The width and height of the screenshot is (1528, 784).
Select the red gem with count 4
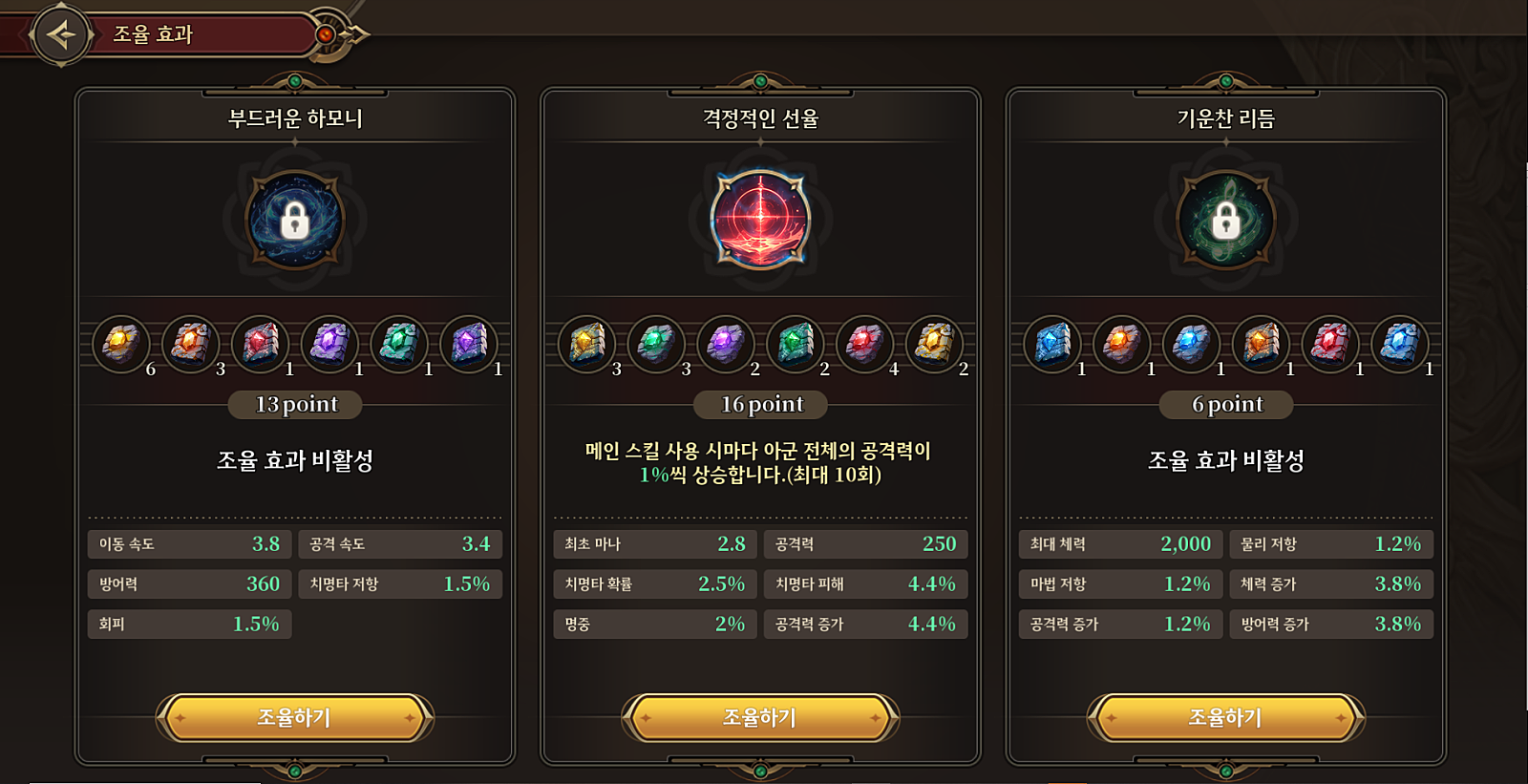pos(864,344)
